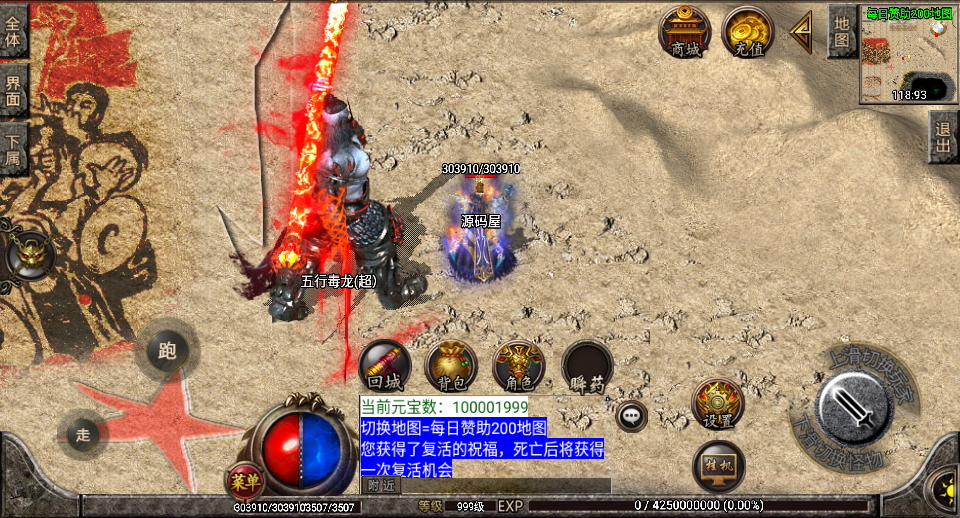Choose the 下属 tab
The width and height of the screenshot is (960, 518).
click(13, 148)
